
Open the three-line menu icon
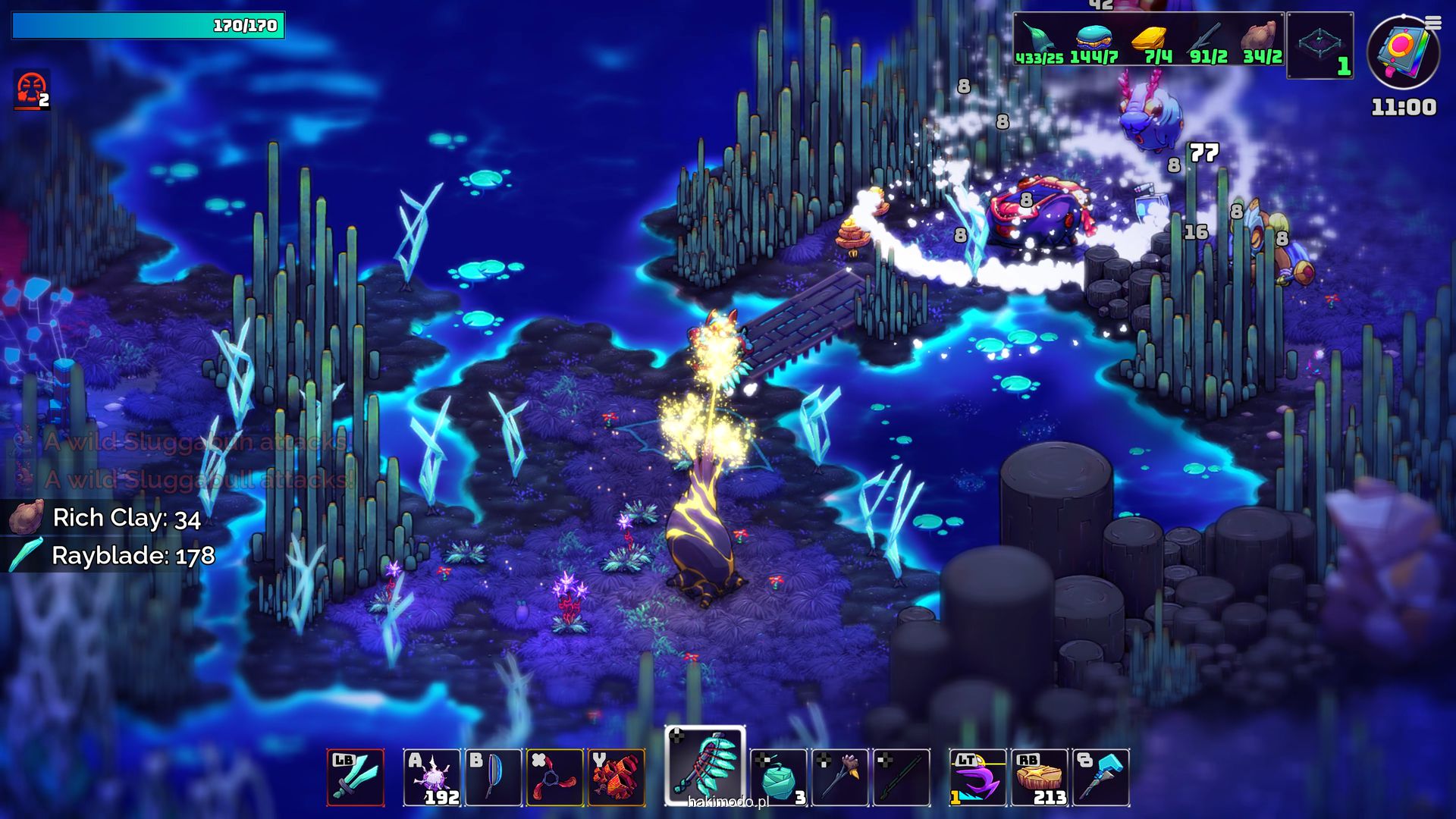coord(1432,23)
